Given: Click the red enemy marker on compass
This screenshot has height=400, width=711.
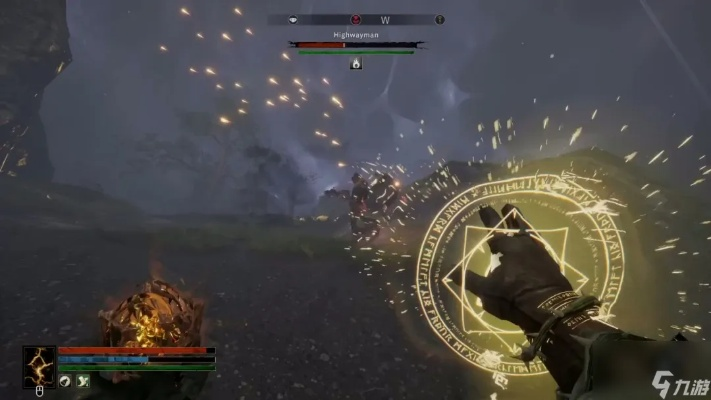Looking at the screenshot, I should [x=355, y=19].
